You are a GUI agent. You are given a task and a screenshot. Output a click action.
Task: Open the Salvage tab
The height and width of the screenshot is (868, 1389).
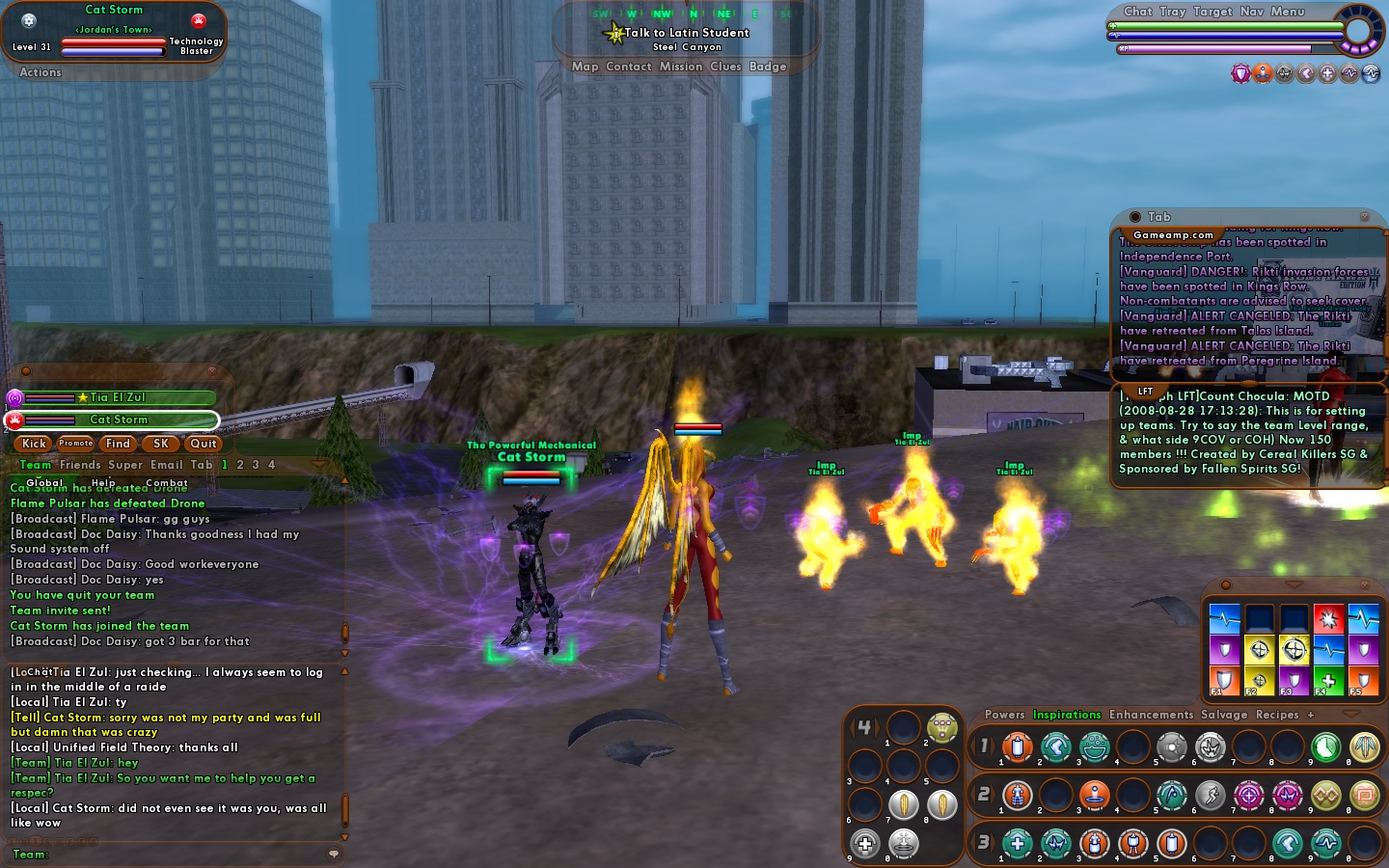click(x=1224, y=715)
